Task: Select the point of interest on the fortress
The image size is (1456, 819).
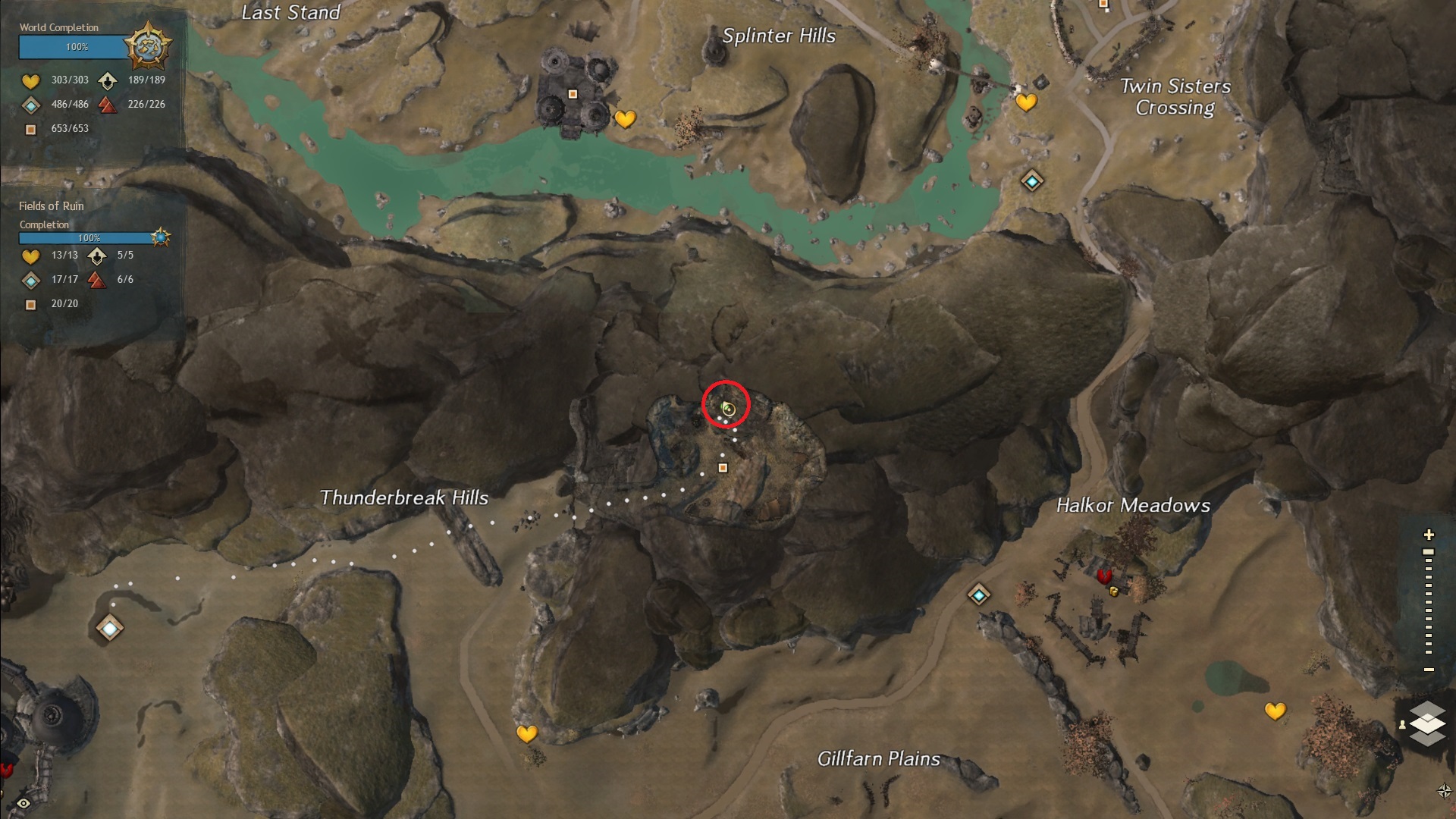Action: pyautogui.click(x=573, y=94)
